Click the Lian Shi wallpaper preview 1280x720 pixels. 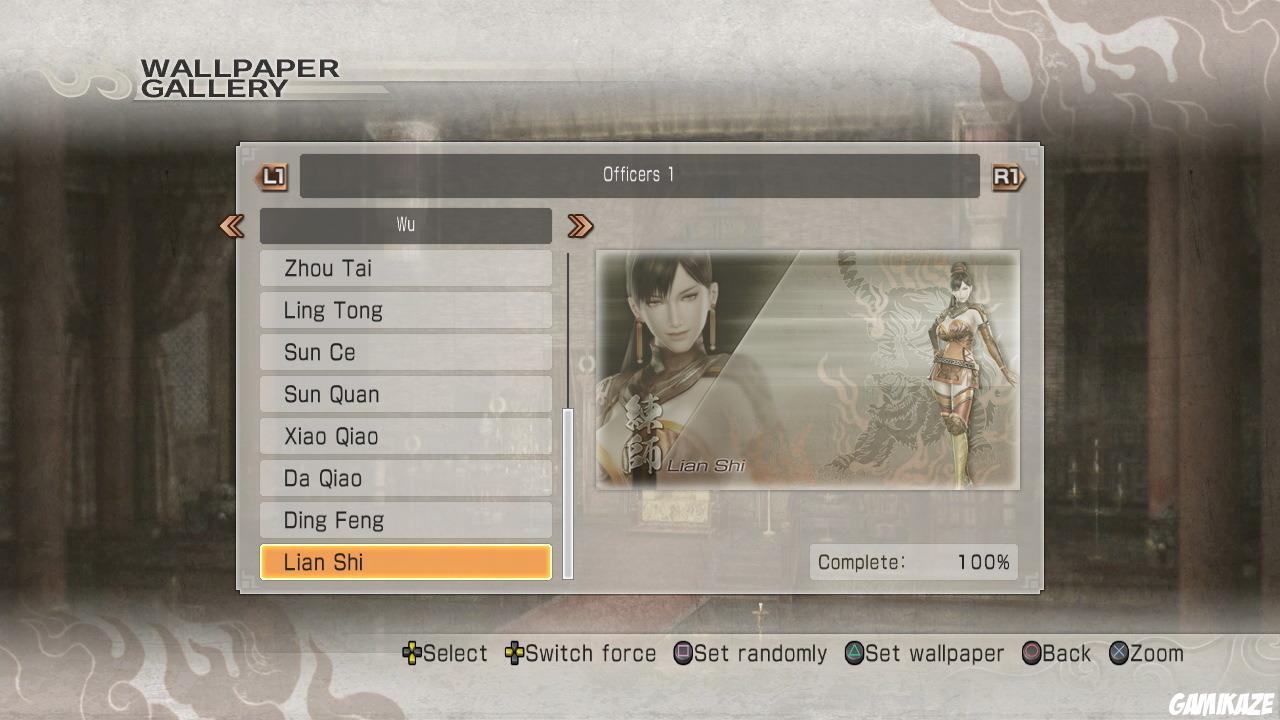click(x=808, y=370)
